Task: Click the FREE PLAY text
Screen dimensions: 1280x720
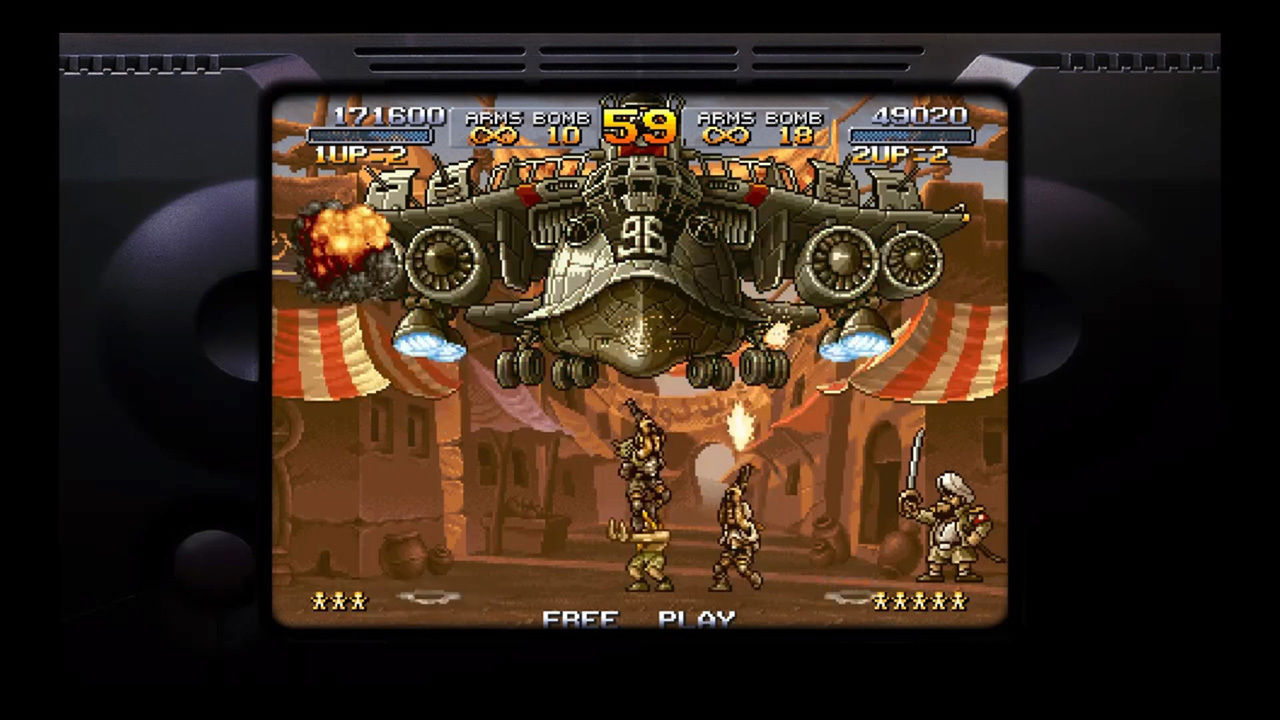Action: coord(640,618)
